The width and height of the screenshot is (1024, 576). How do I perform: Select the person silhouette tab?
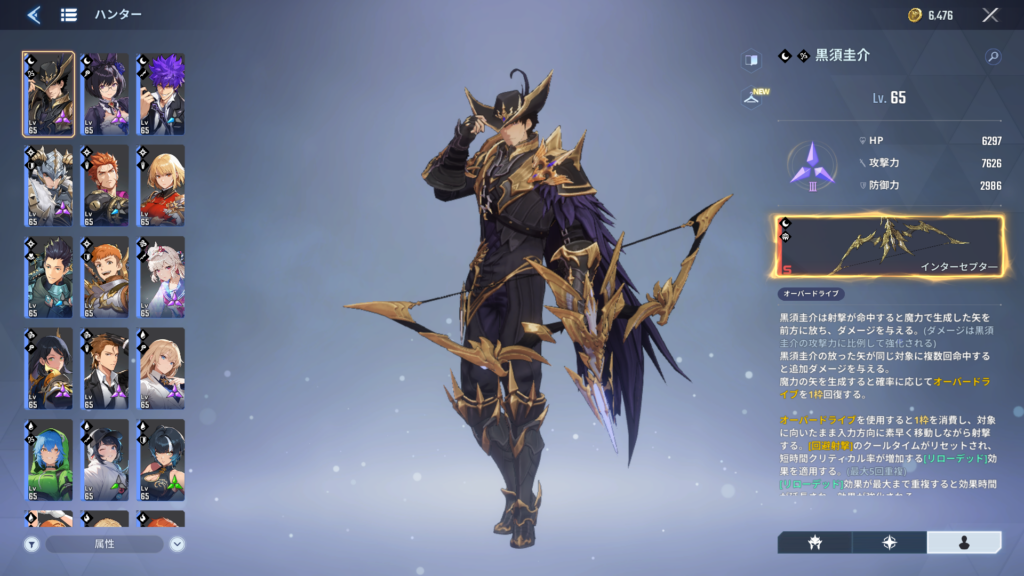[964, 542]
